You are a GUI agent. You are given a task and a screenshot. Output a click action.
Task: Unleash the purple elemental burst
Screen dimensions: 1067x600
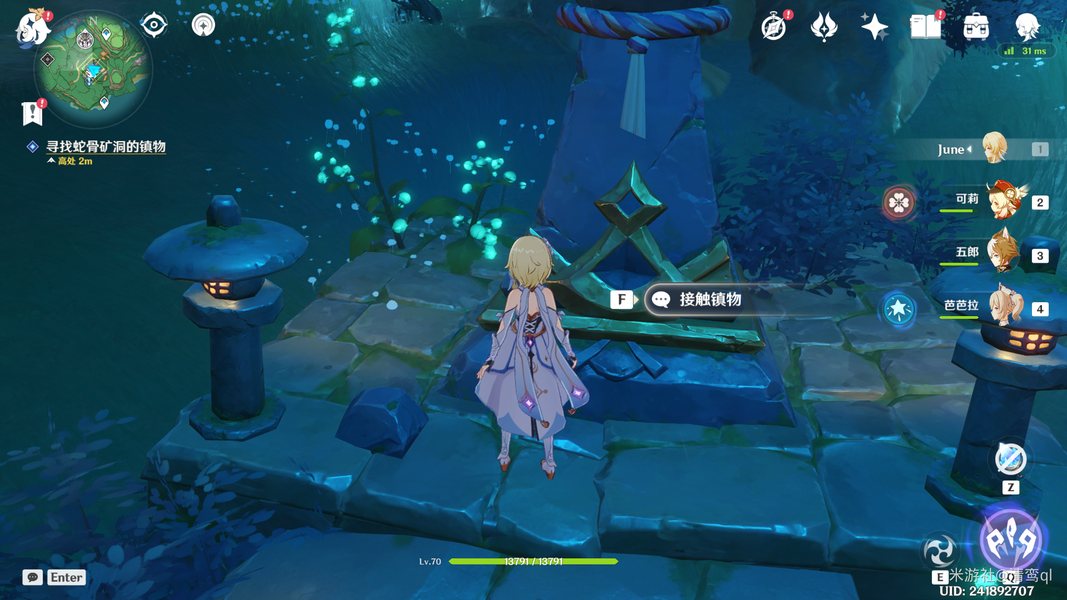(x=1012, y=541)
